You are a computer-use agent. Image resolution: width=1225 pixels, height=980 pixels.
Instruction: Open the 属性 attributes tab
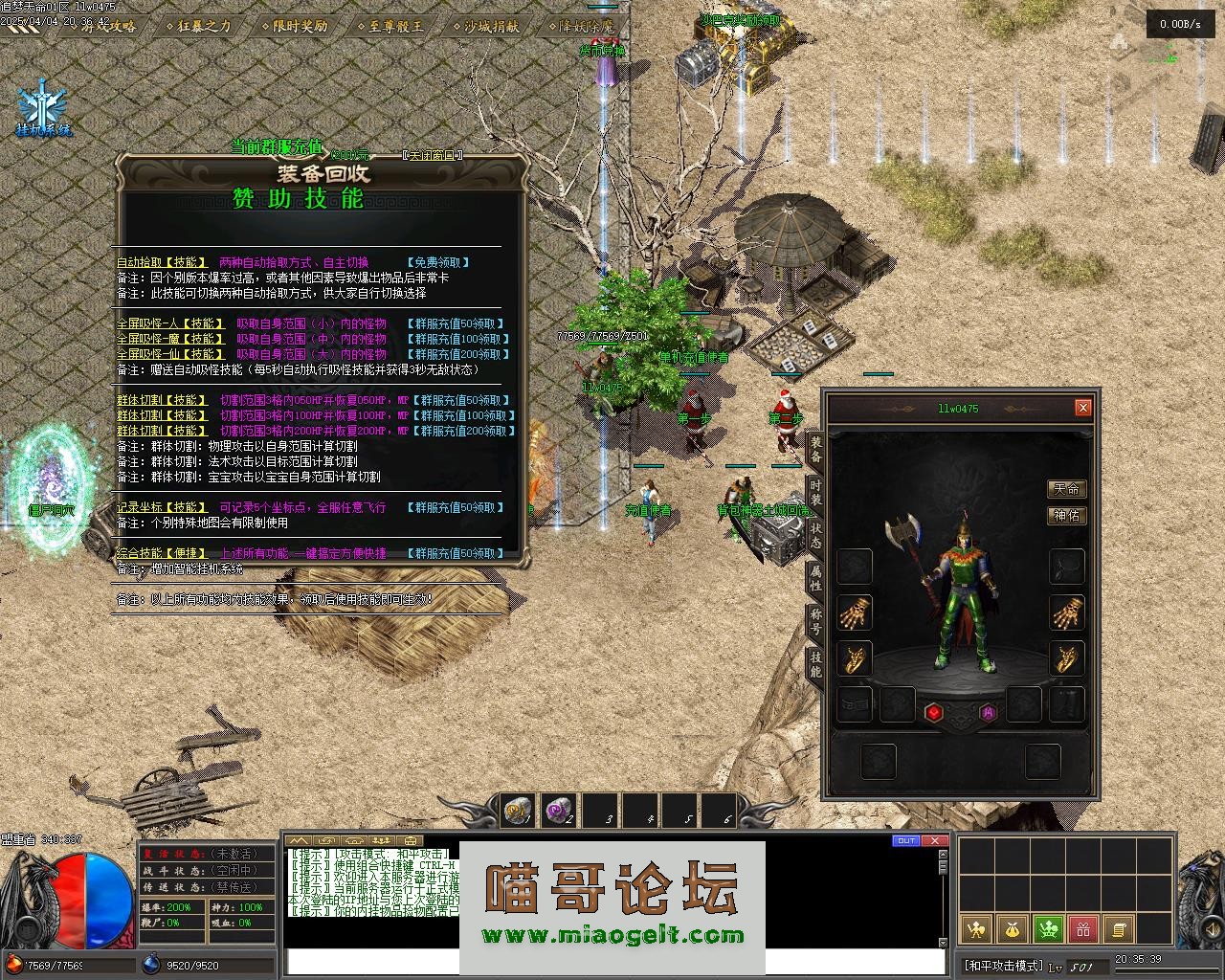815,577
